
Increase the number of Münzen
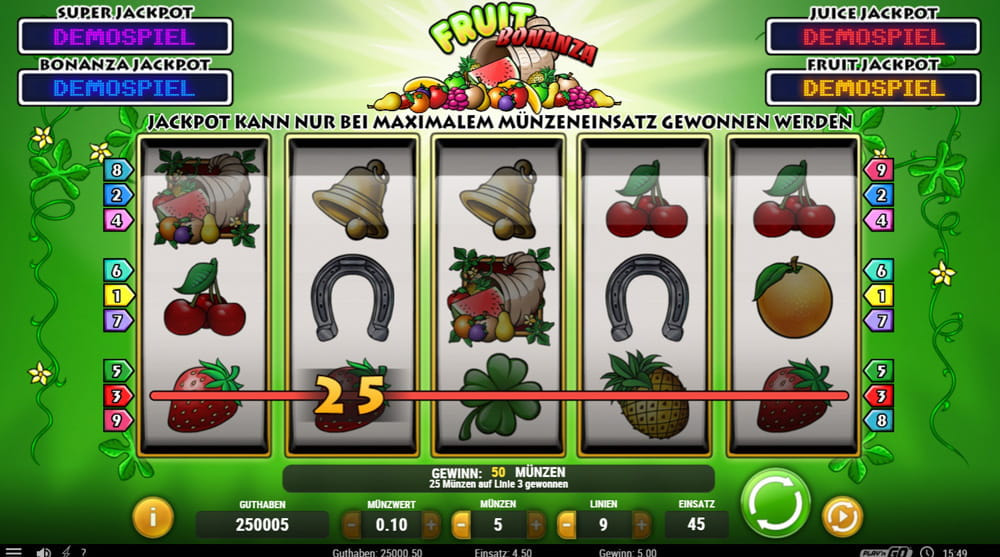pos(538,524)
